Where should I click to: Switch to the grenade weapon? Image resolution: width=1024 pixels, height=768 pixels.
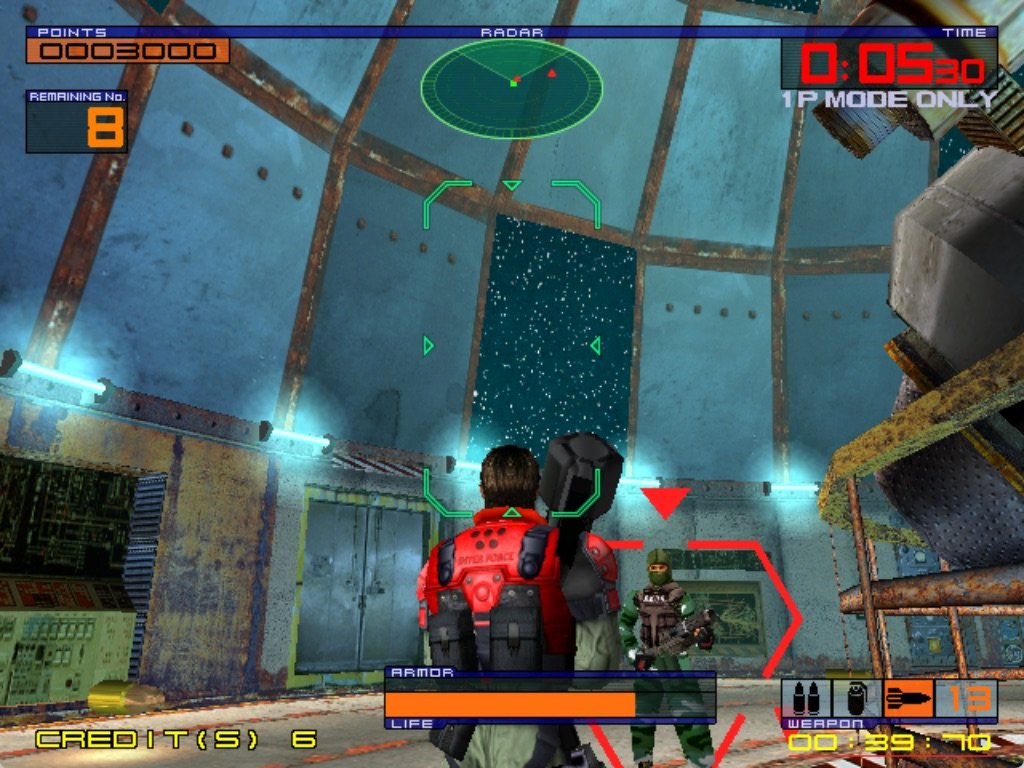(857, 698)
